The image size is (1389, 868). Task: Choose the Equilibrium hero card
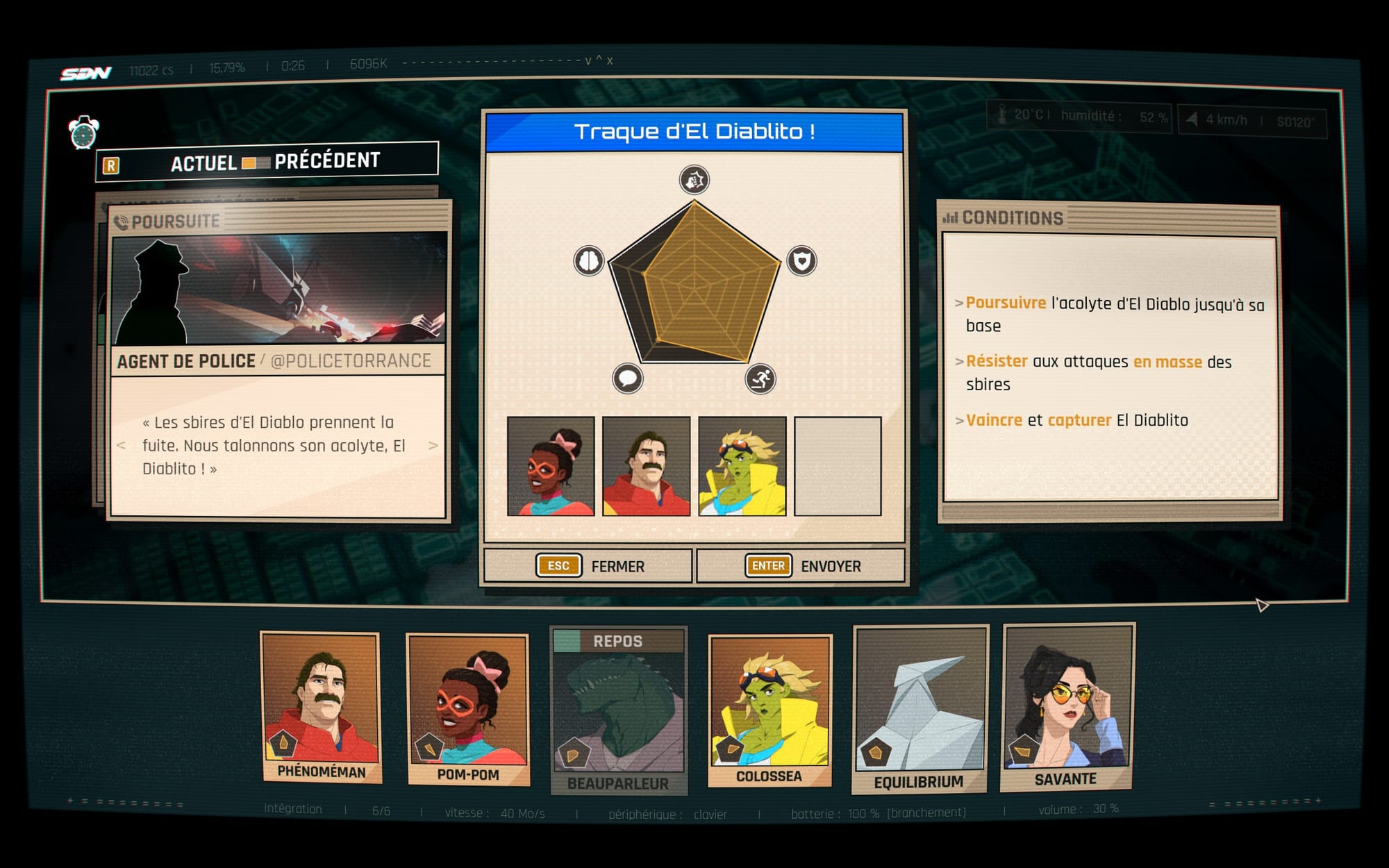click(920, 710)
